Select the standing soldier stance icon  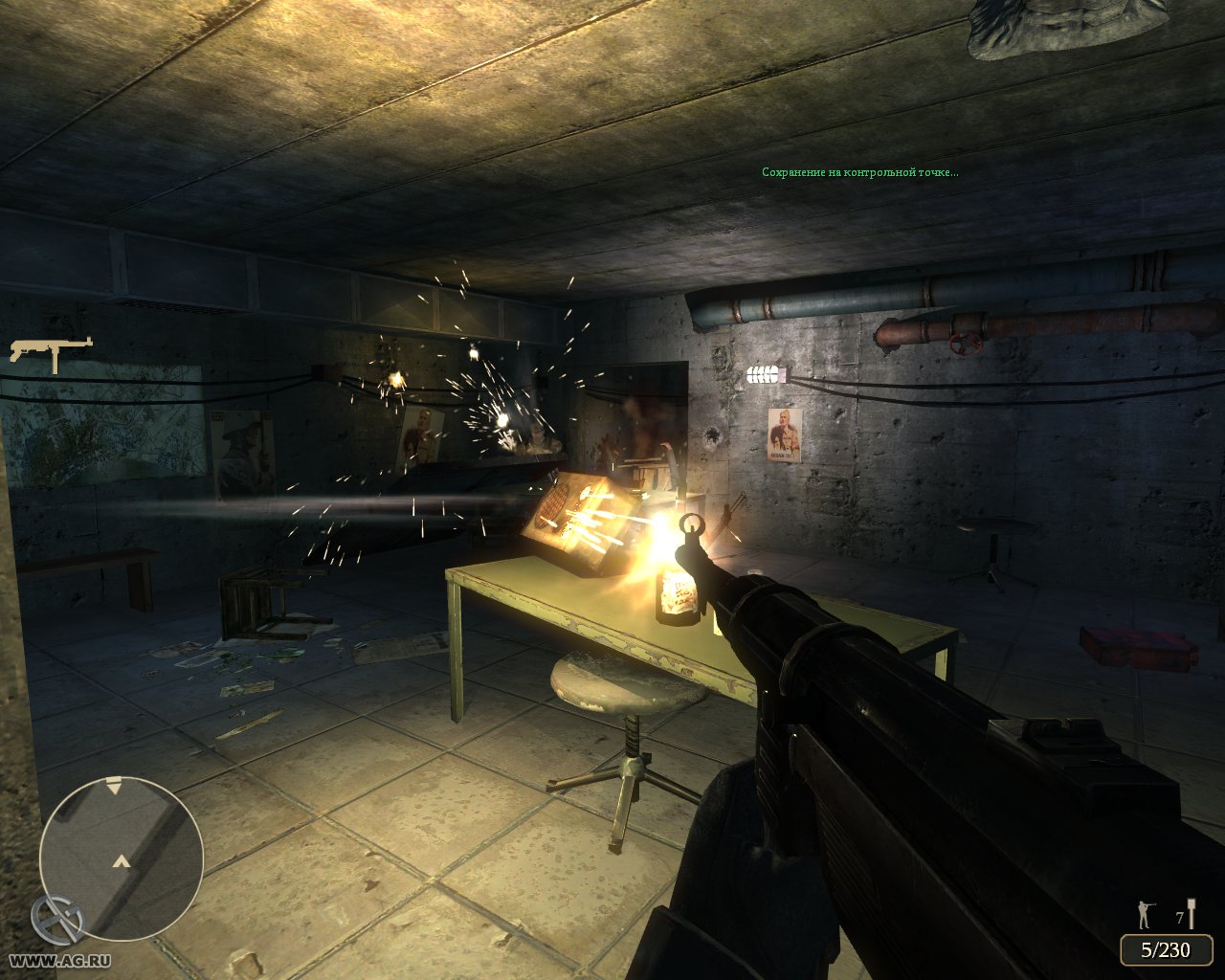pos(1145,914)
